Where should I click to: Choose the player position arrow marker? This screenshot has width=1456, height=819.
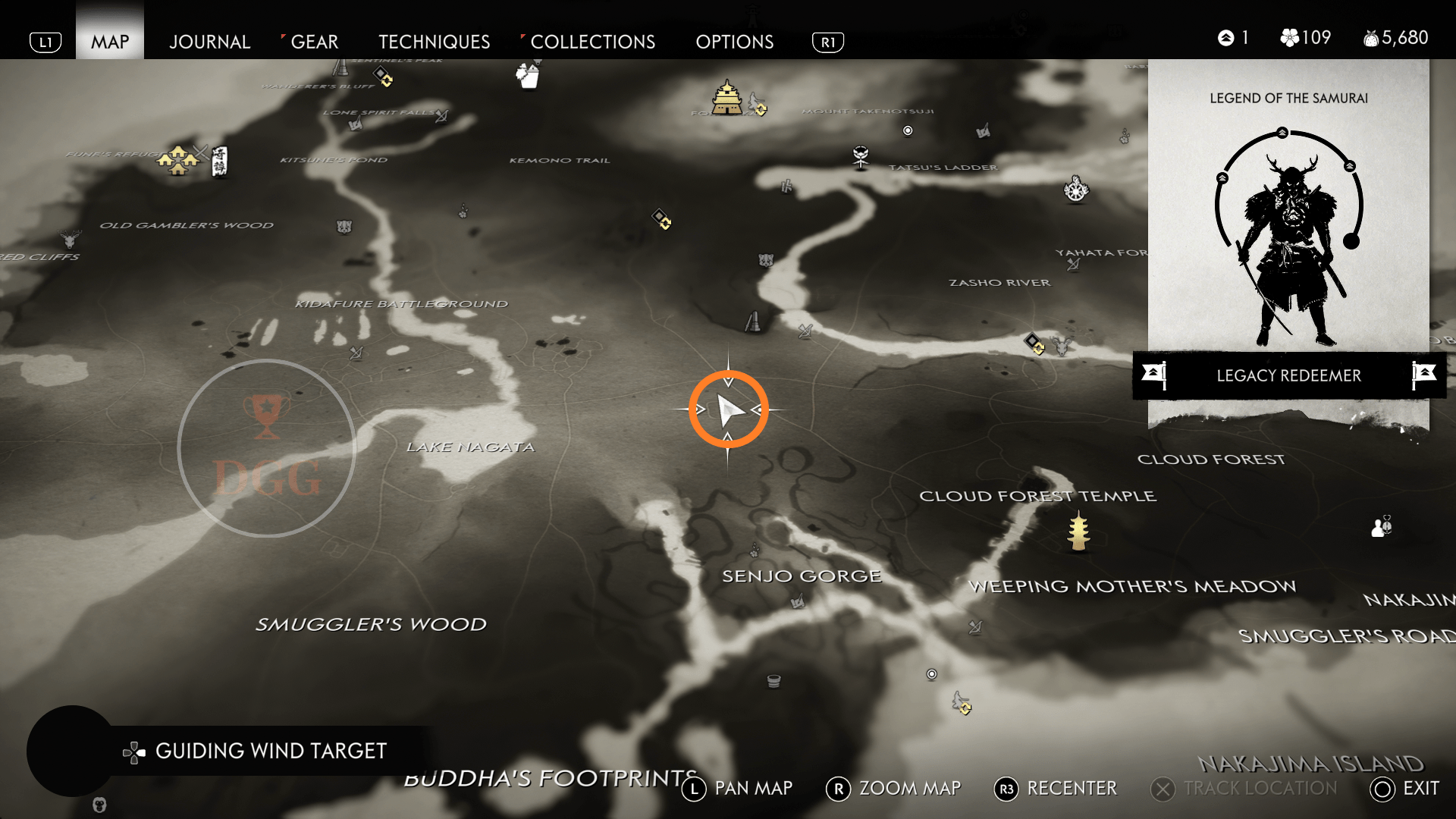(x=729, y=410)
